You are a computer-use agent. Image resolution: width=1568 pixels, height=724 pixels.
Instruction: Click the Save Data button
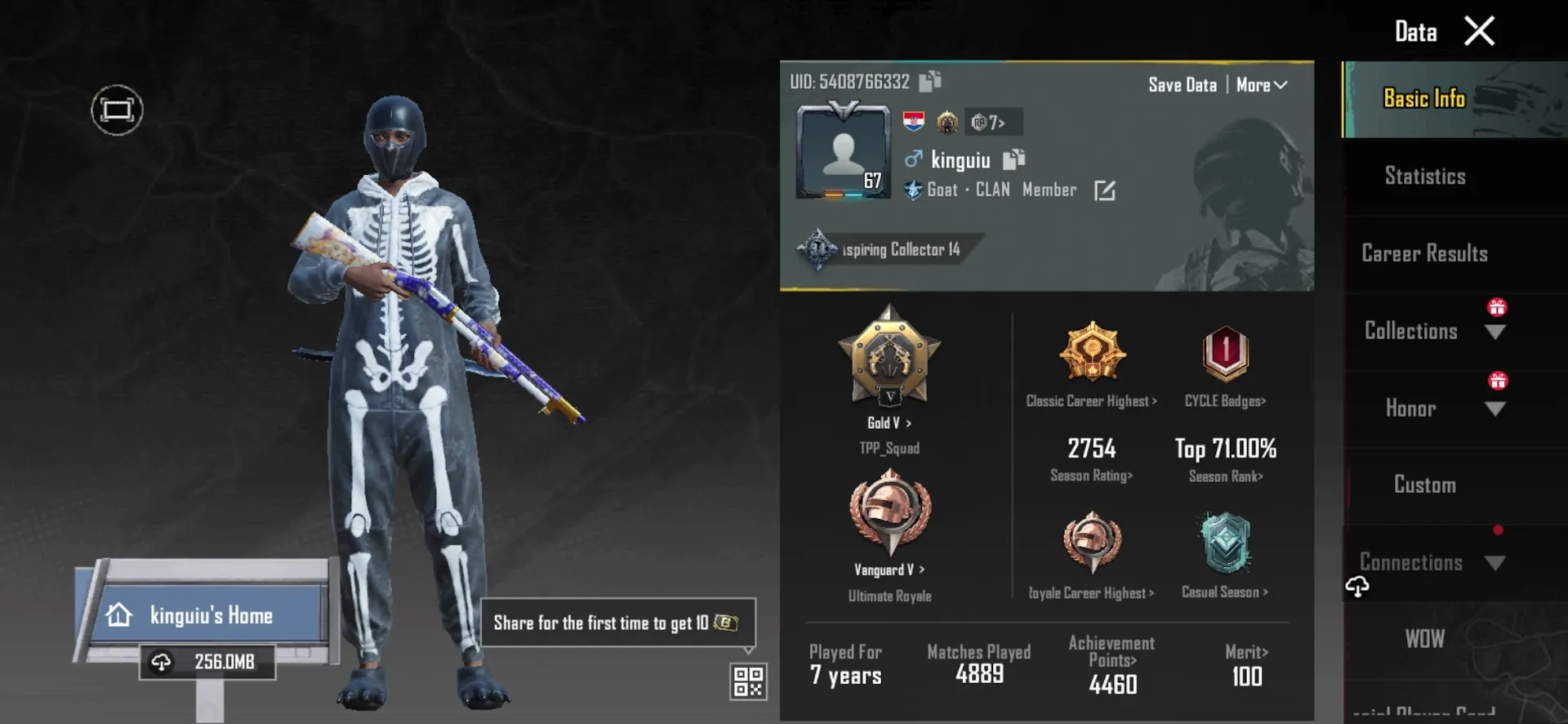coord(1182,84)
